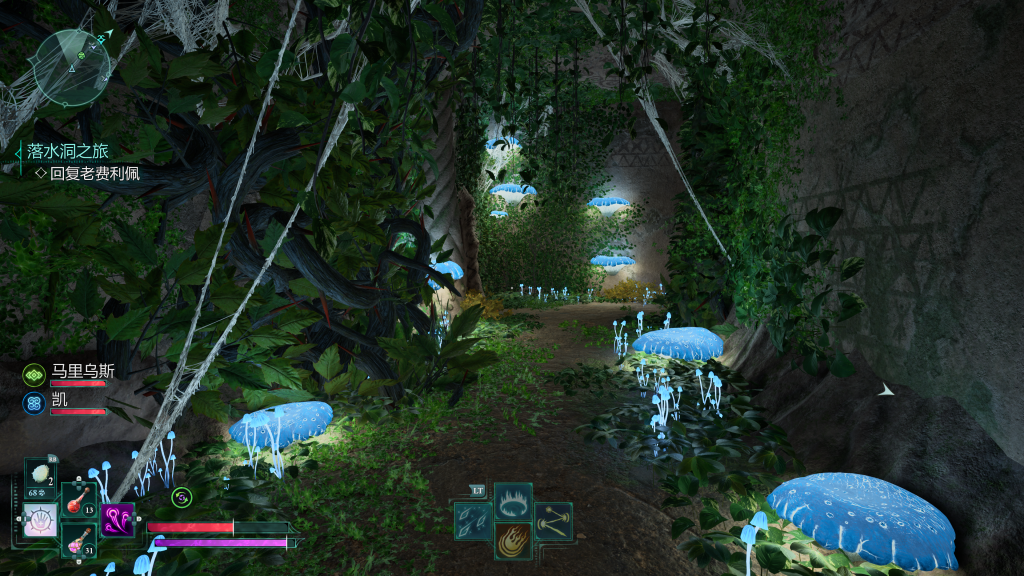Use the pink mana potion
1024x576 pixels.
(x=78, y=540)
